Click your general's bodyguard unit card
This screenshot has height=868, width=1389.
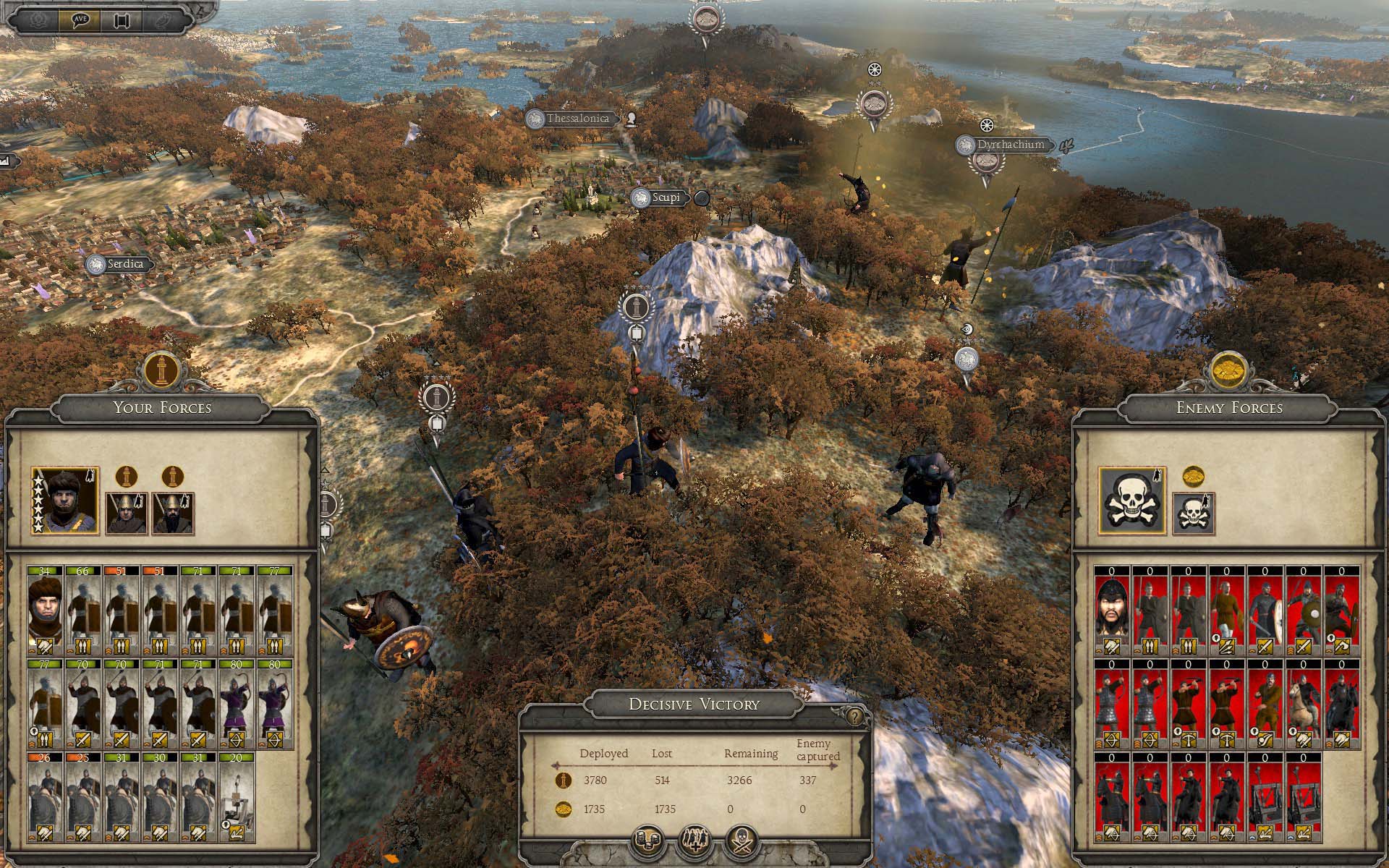coord(45,610)
